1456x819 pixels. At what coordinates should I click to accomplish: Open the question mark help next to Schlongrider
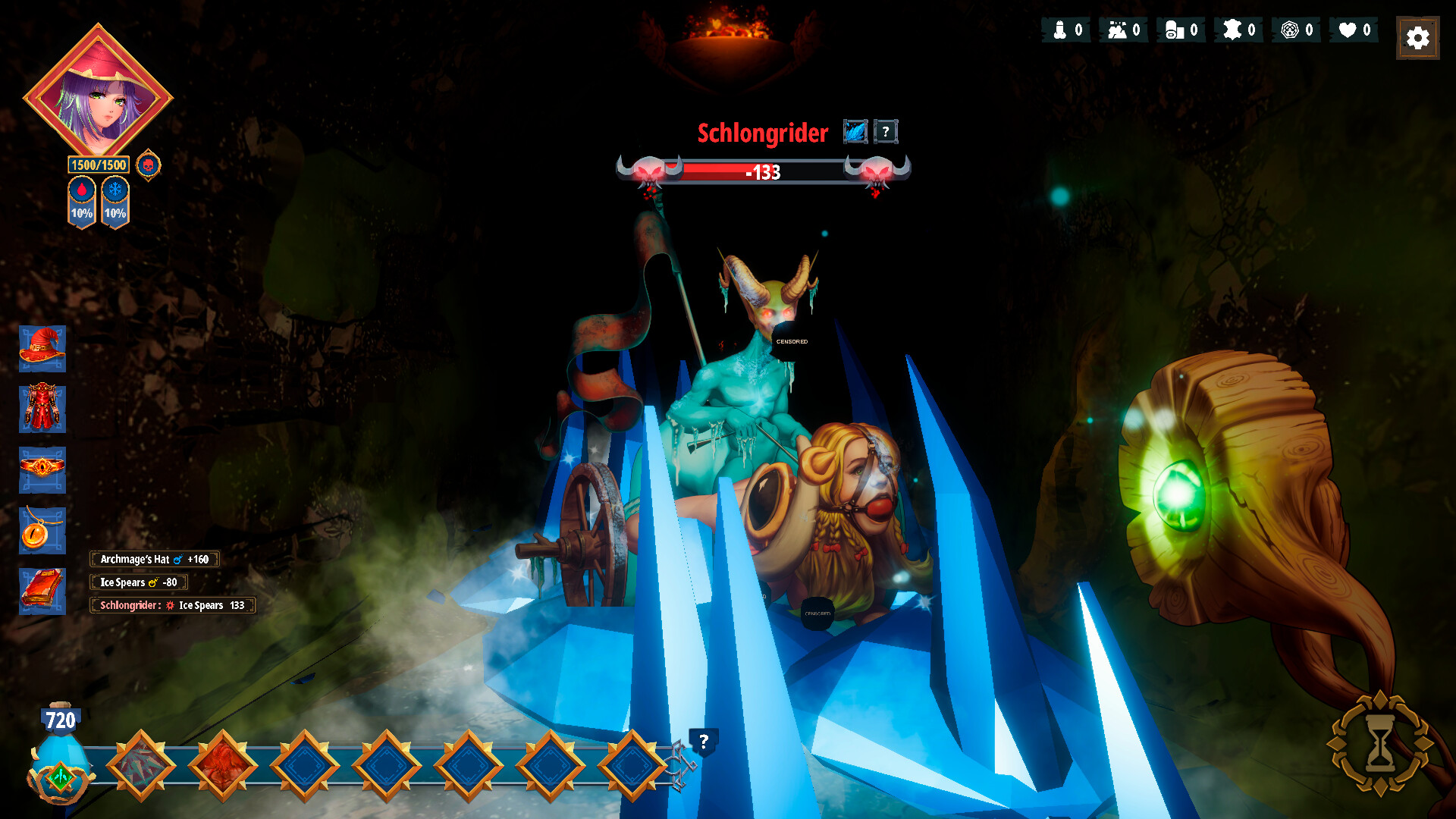tap(886, 130)
